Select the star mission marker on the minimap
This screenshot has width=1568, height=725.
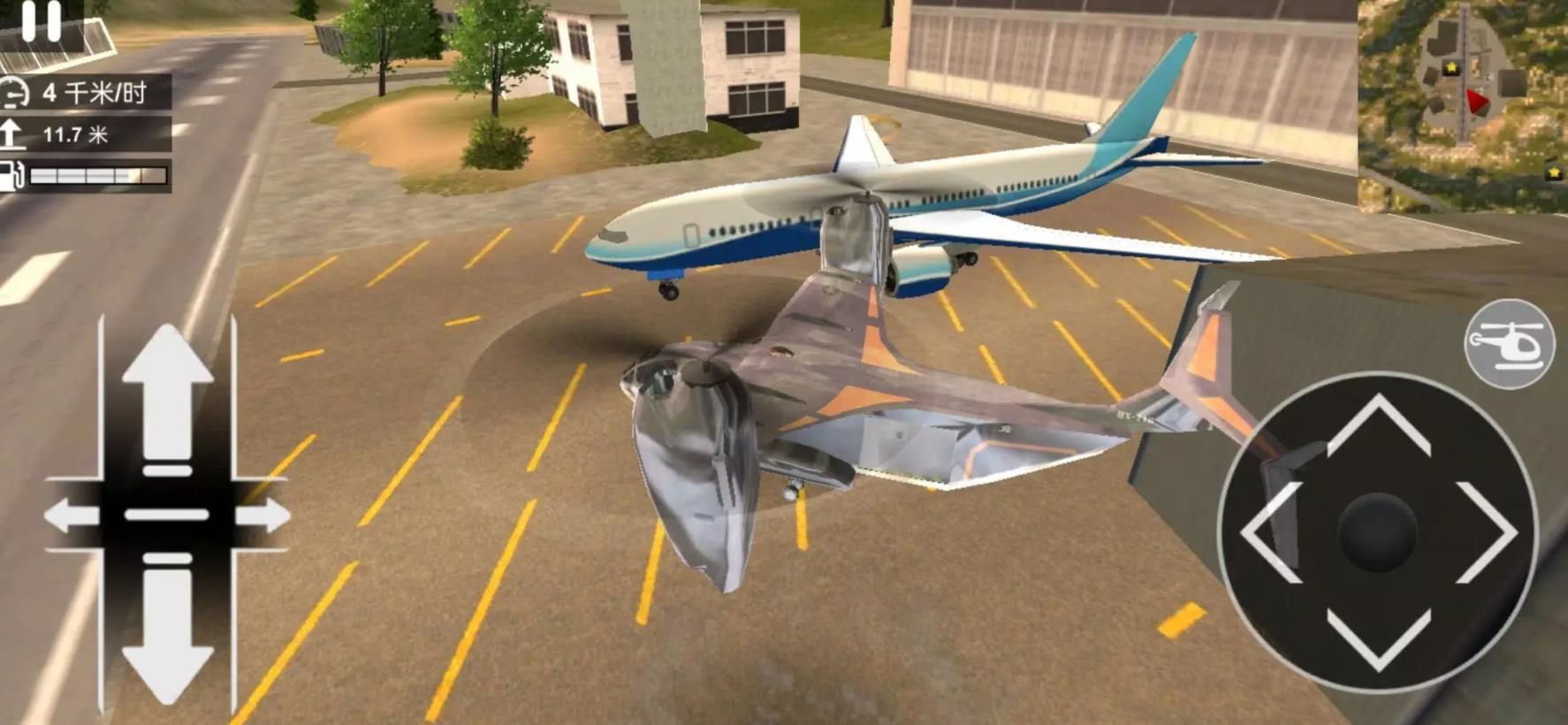coord(1451,66)
